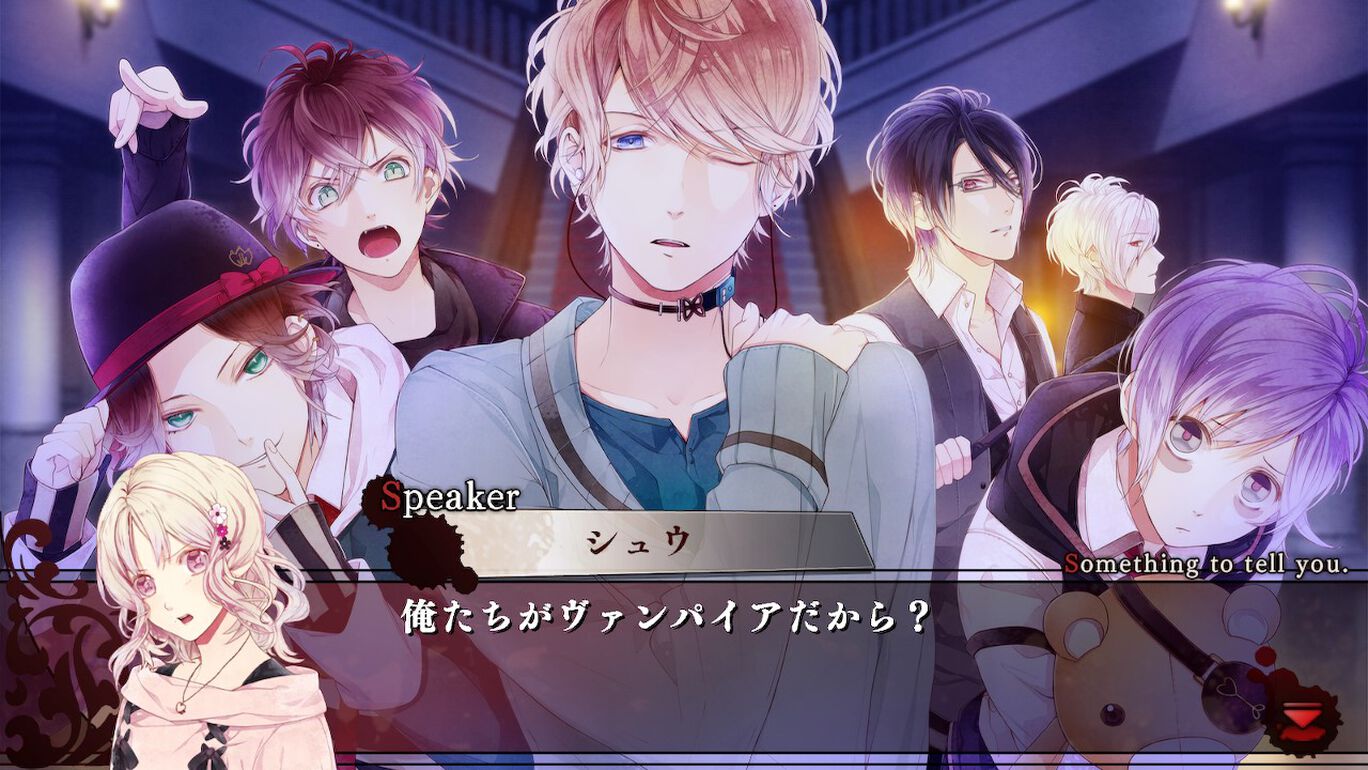Click the 'Something to tell you.' text
Screen dimensions: 1368x770
coord(1205,565)
